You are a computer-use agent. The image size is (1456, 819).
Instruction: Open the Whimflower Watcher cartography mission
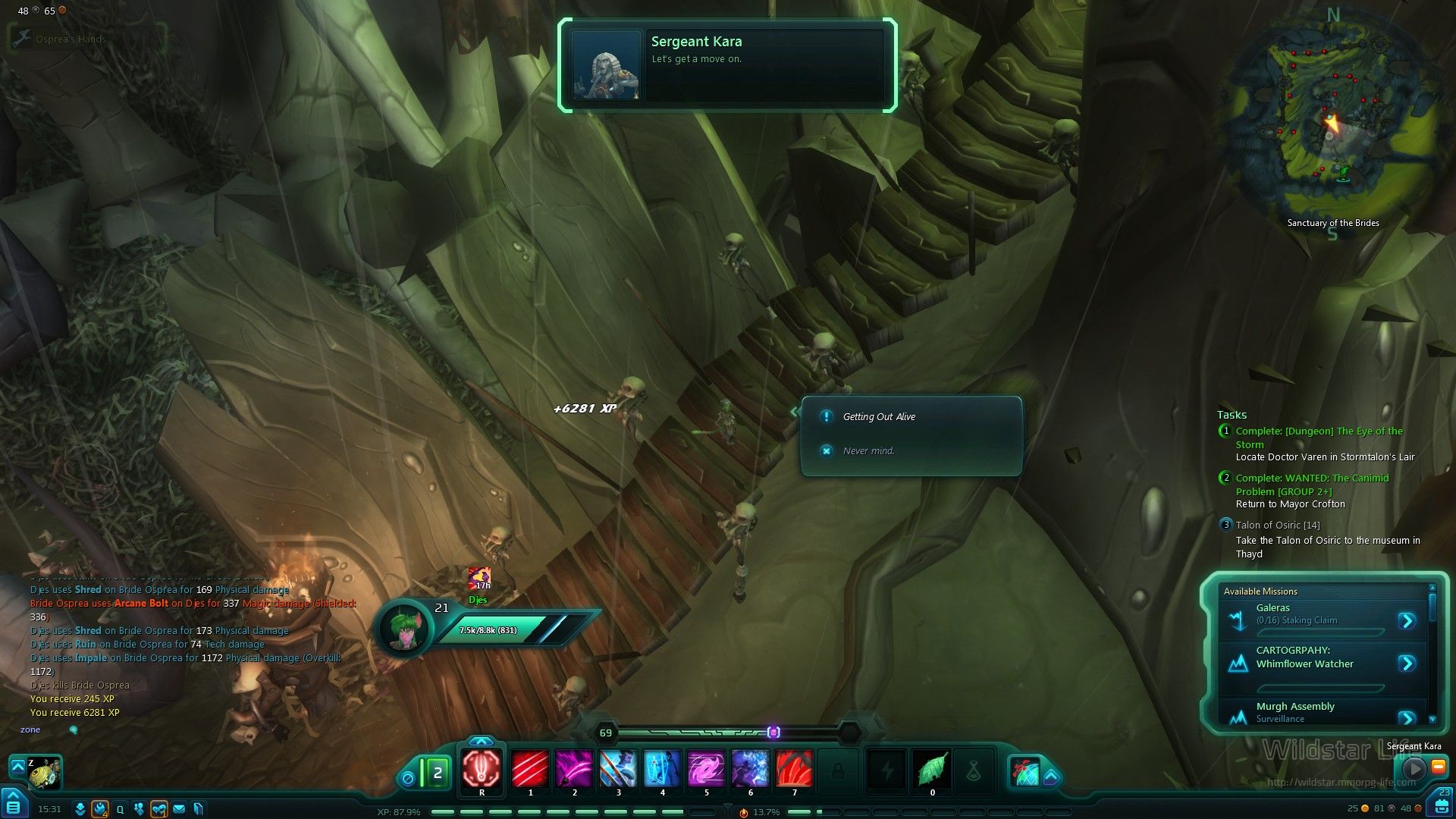pos(1407,664)
